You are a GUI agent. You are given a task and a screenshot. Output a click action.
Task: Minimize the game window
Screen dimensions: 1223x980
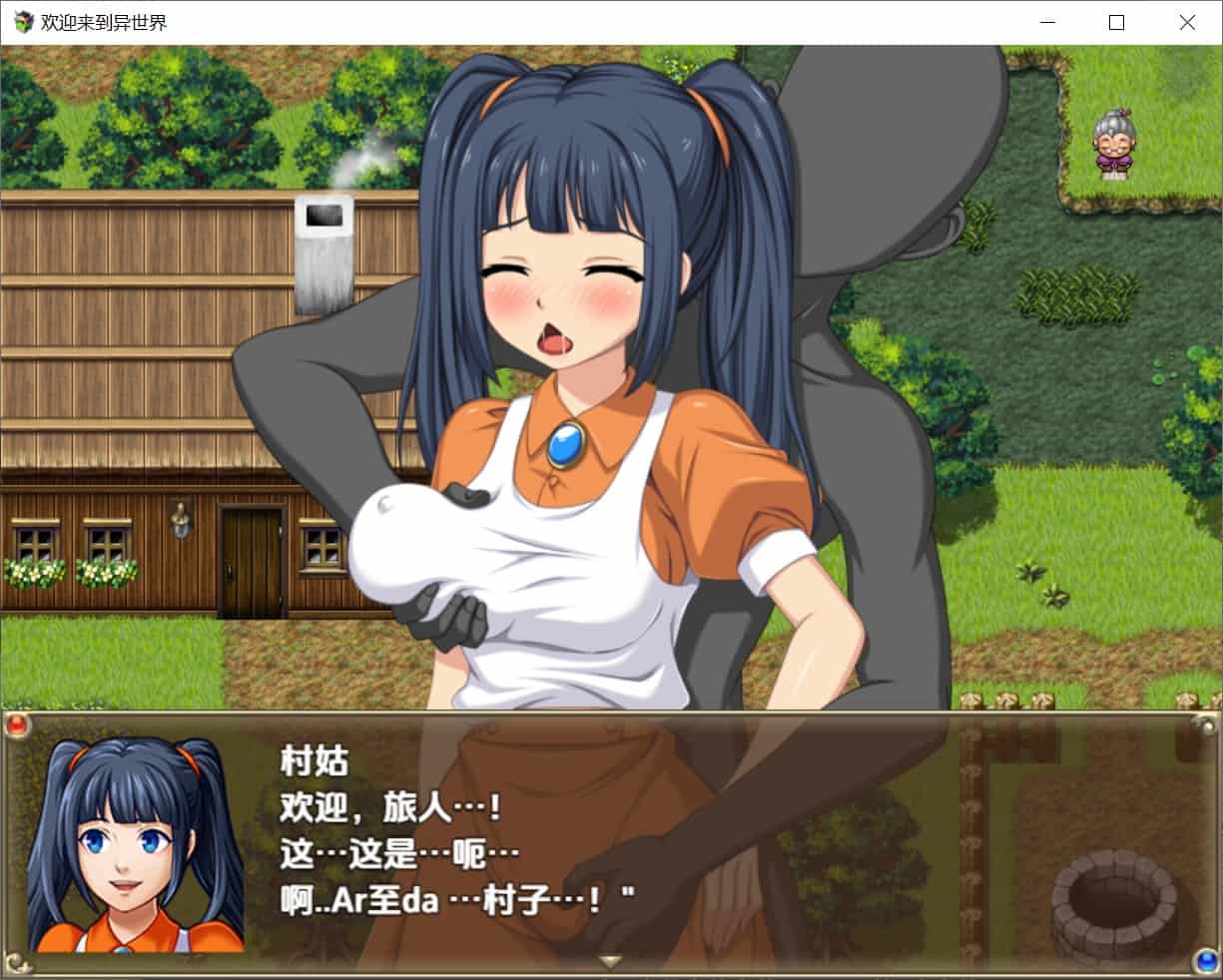[x=1047, y=23]
